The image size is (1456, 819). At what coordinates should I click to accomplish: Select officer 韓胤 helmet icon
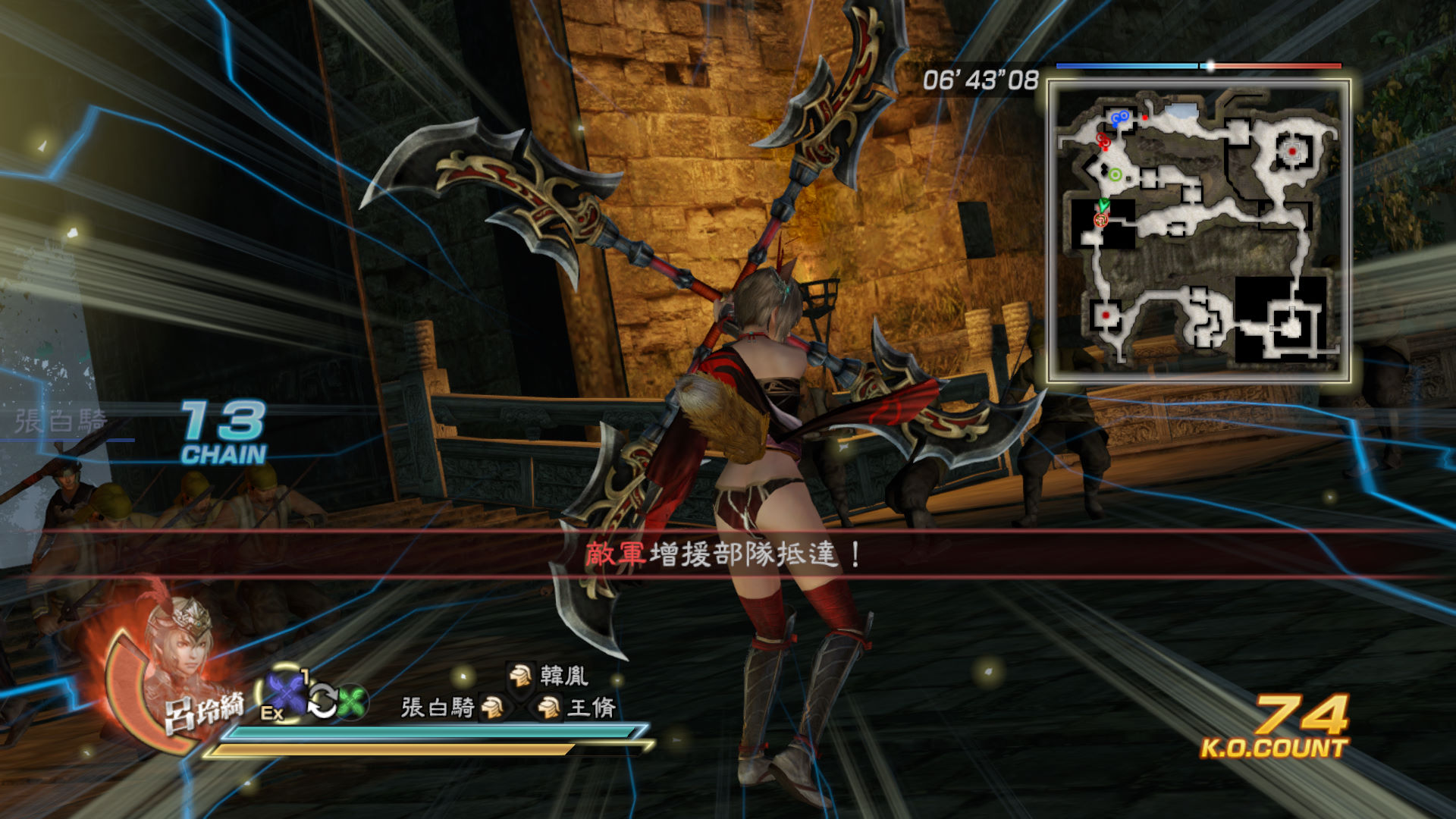point(520,674)
